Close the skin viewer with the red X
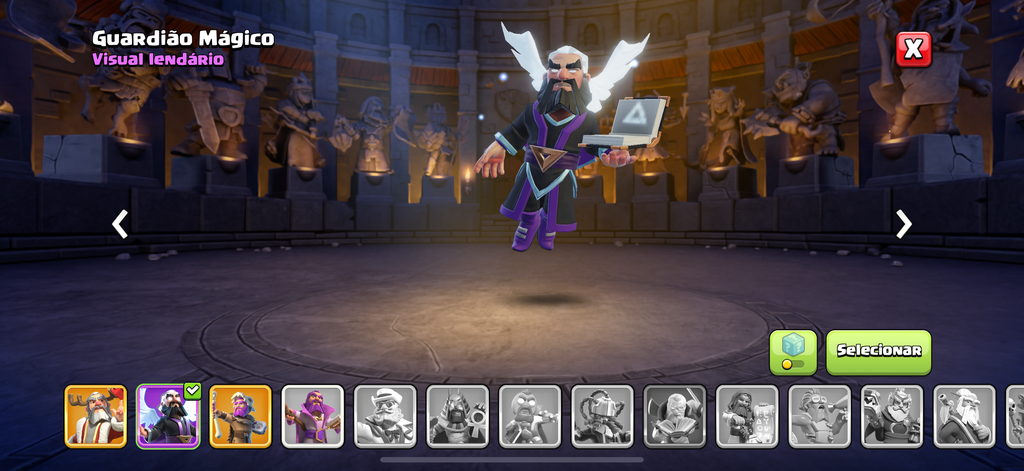The image size is (1024, 471). [913, 49]
